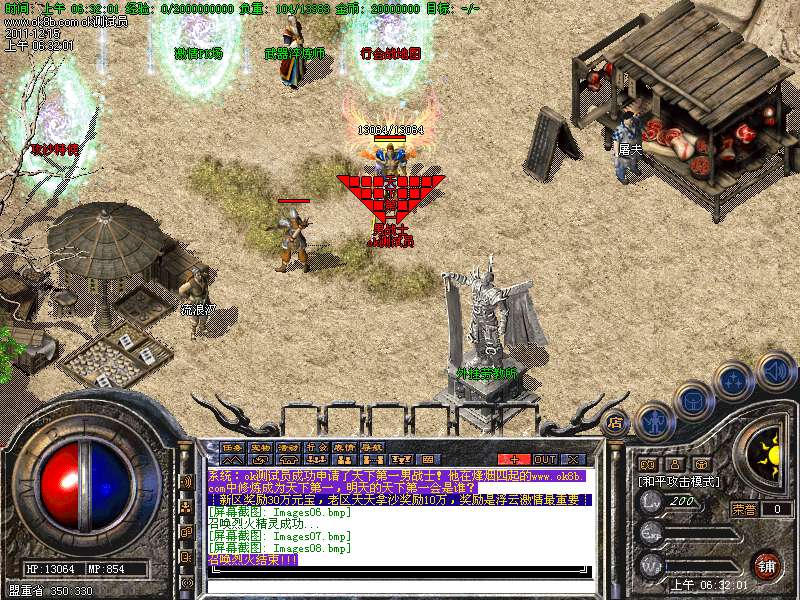Viewport: 800px width, 600px height.
Task: Click the red 铺 stall button
Action: 766,565
